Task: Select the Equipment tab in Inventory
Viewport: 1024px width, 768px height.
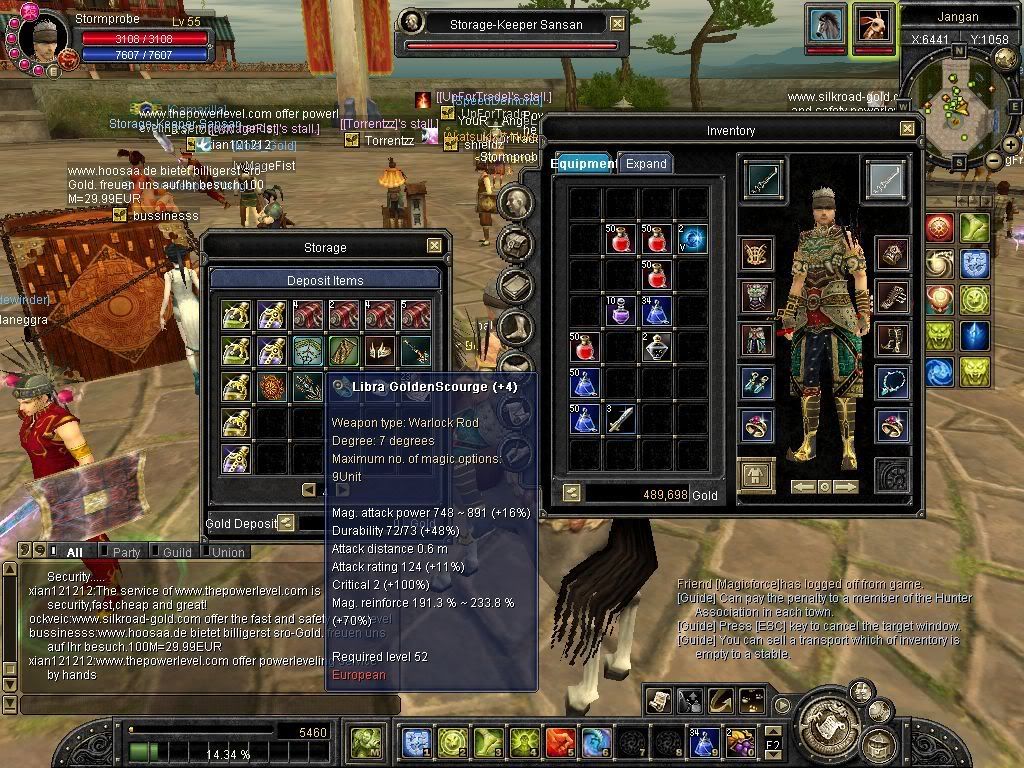Action: (584, 164)
